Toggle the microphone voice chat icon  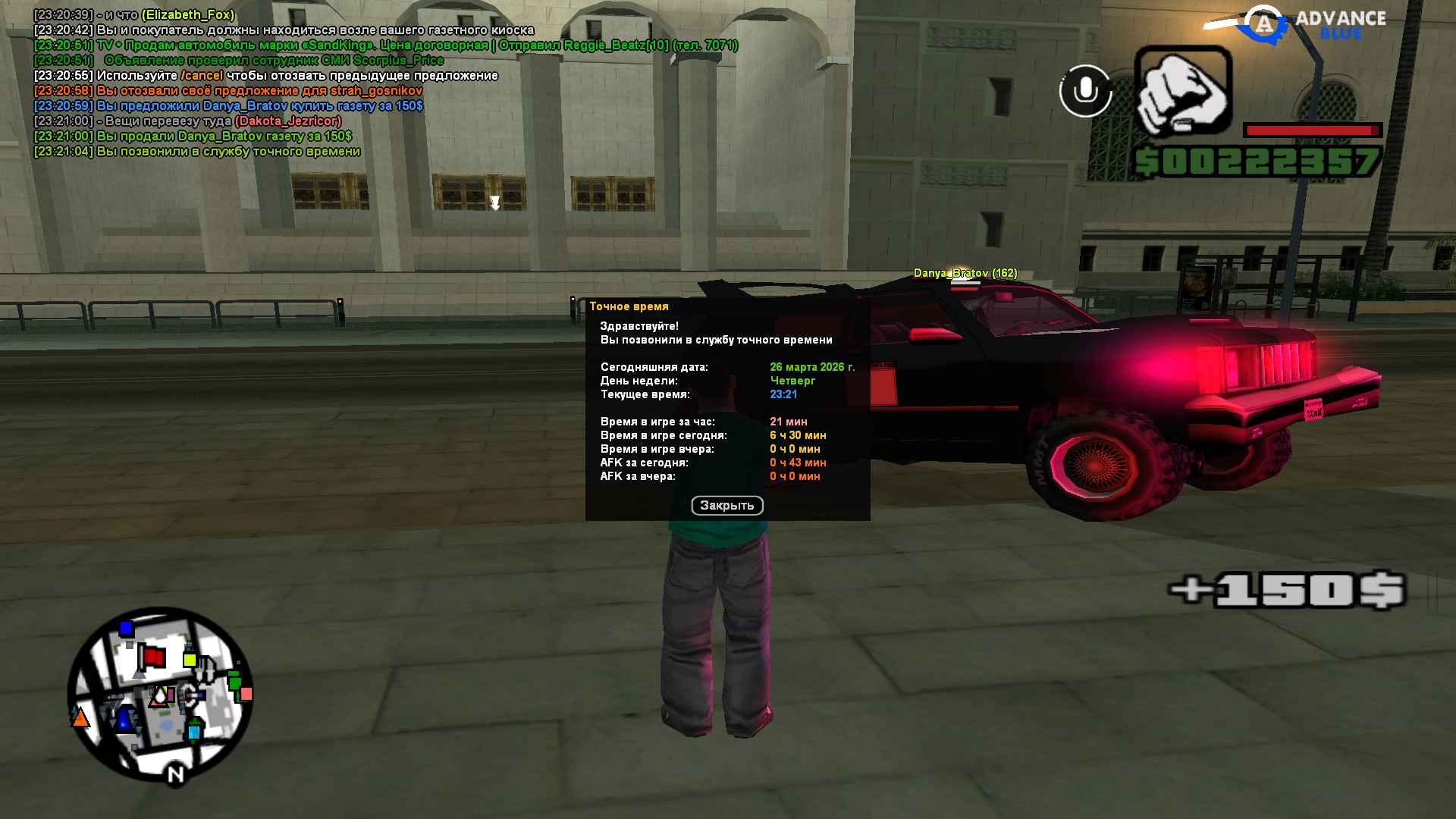click(1085, 91)
